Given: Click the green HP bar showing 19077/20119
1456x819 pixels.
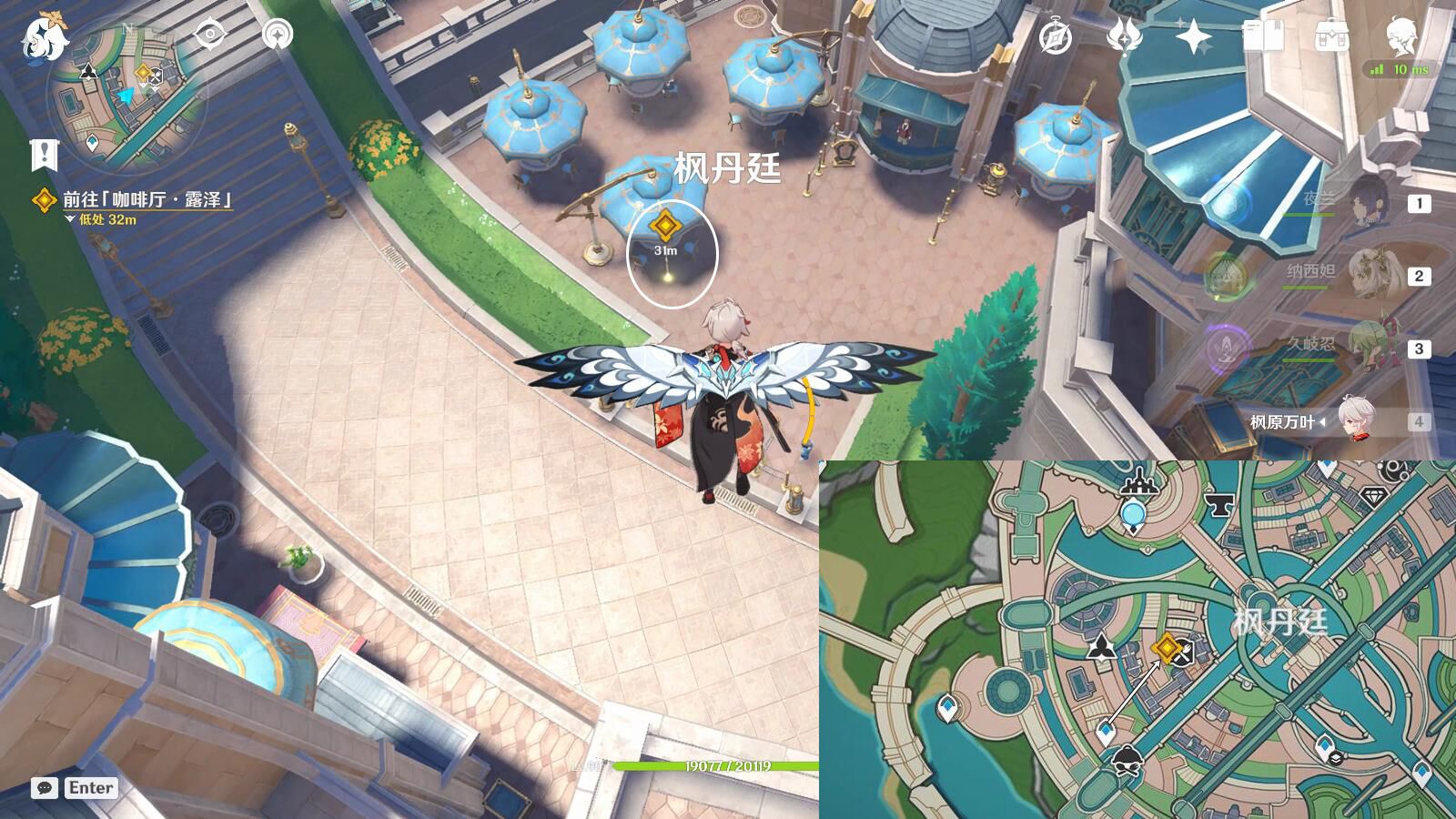Looking at the screenshot, I should click(x=728, y=766).
